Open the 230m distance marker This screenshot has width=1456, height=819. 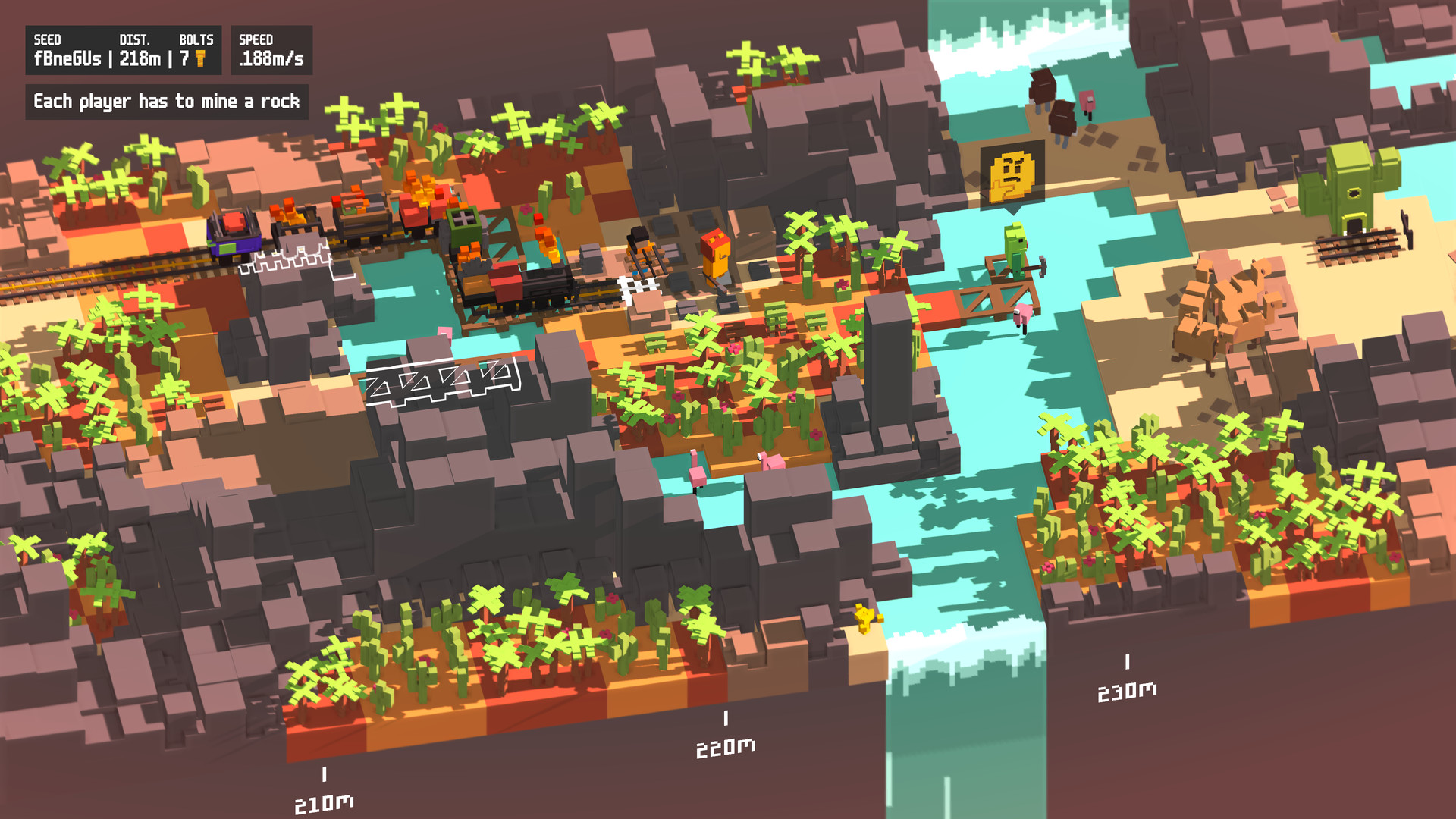(x=1127, y=690)
